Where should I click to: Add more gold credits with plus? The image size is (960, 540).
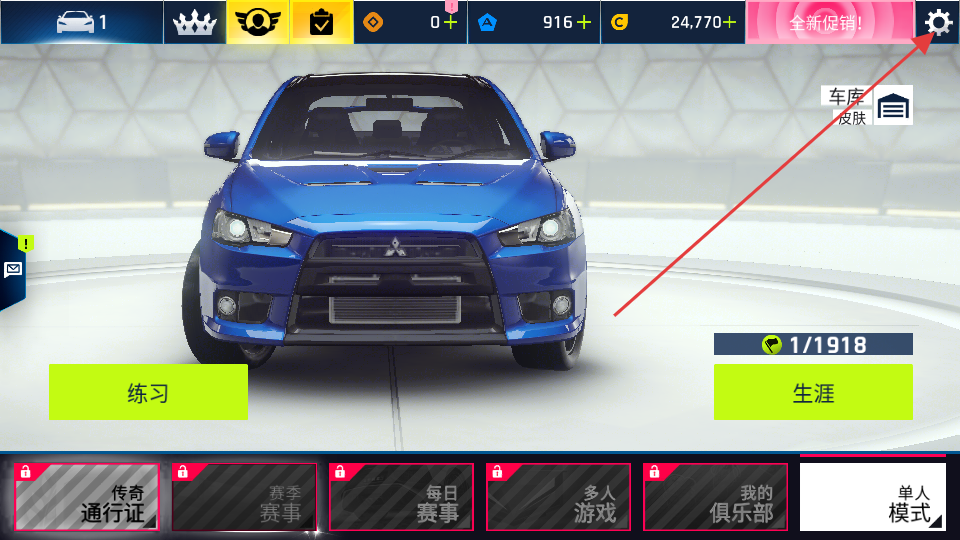[730, 22]
